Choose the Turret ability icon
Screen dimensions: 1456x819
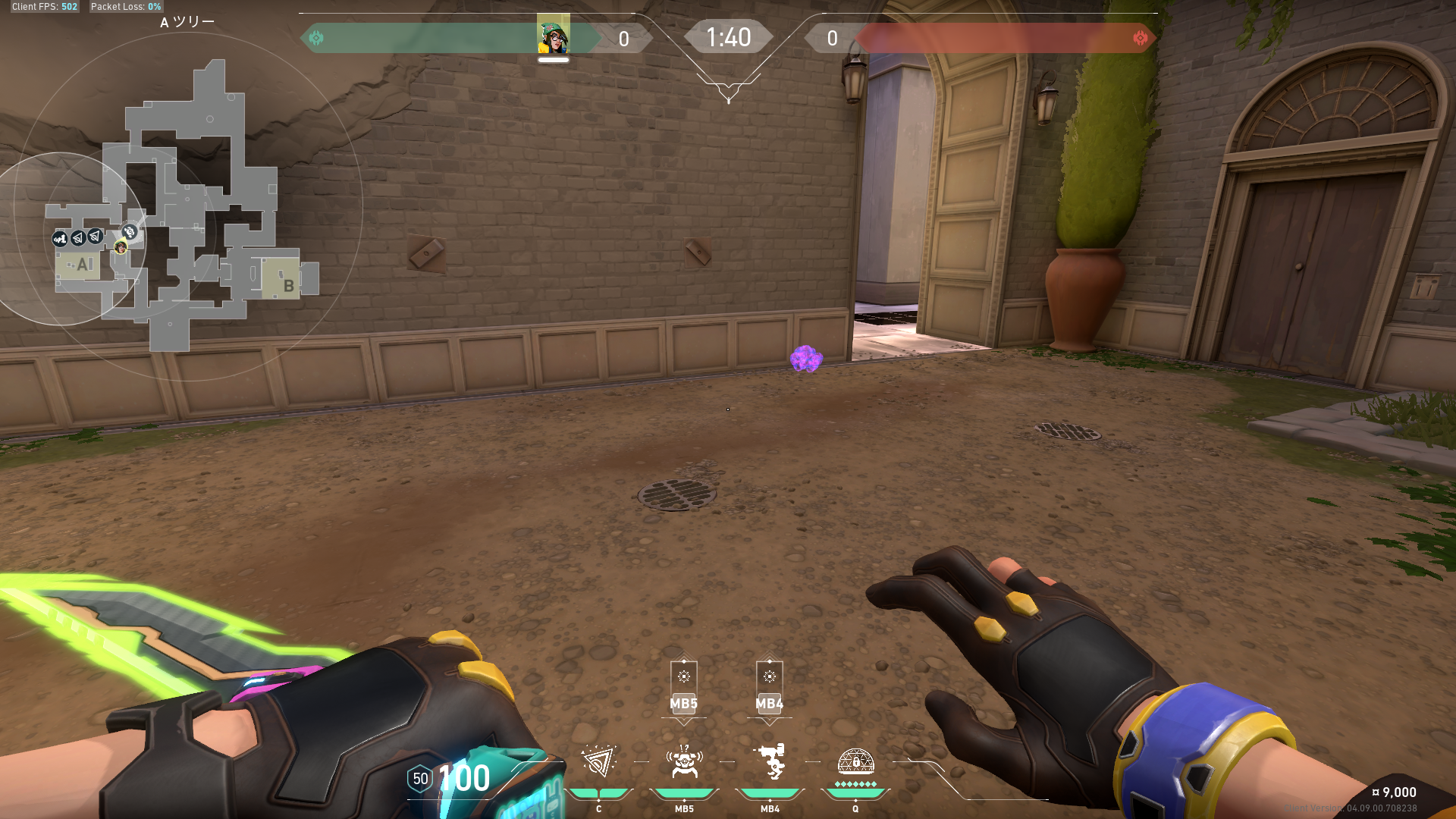click(770, 762)
